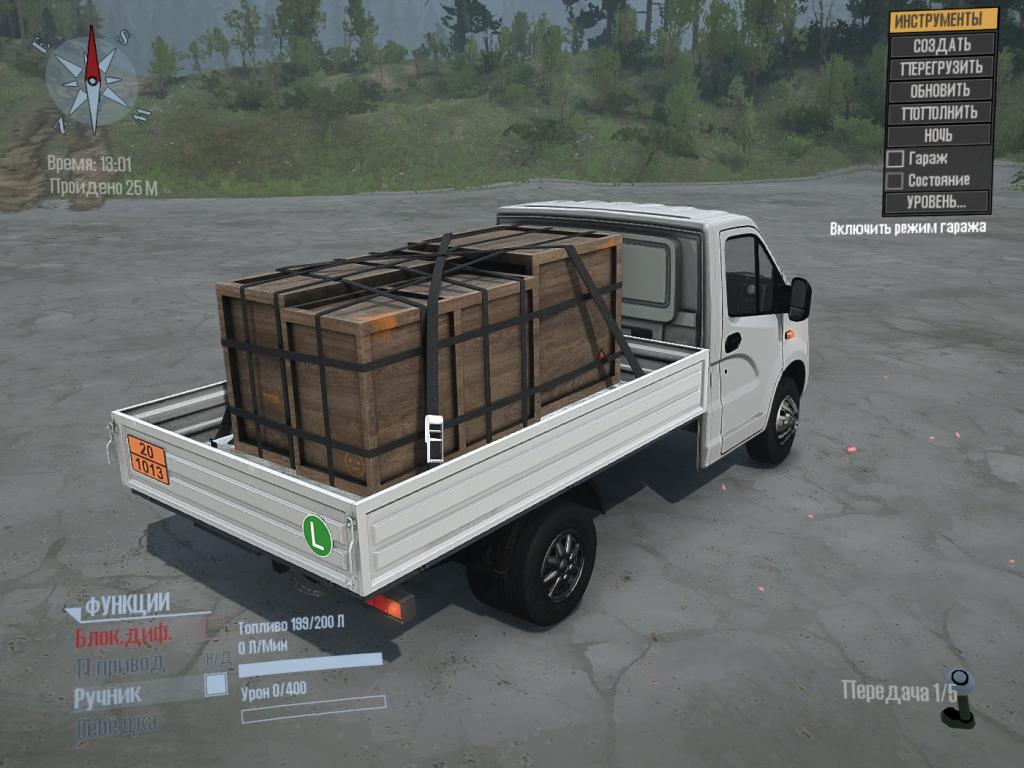Click the handbrake checkbox square
Image resolution: width=1024 pixels, height=768 pixels.
click(215, 685)
